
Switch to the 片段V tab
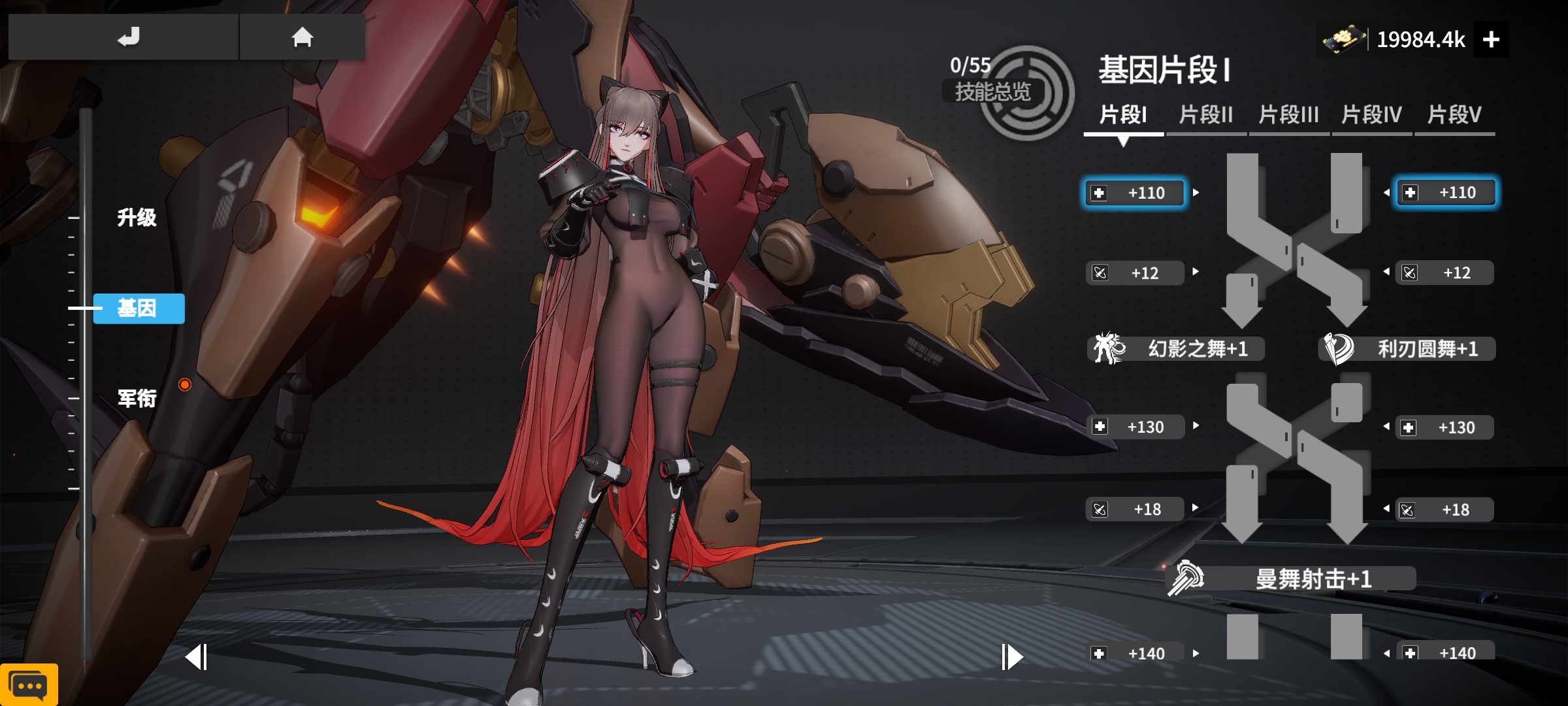pos(1454,116)
